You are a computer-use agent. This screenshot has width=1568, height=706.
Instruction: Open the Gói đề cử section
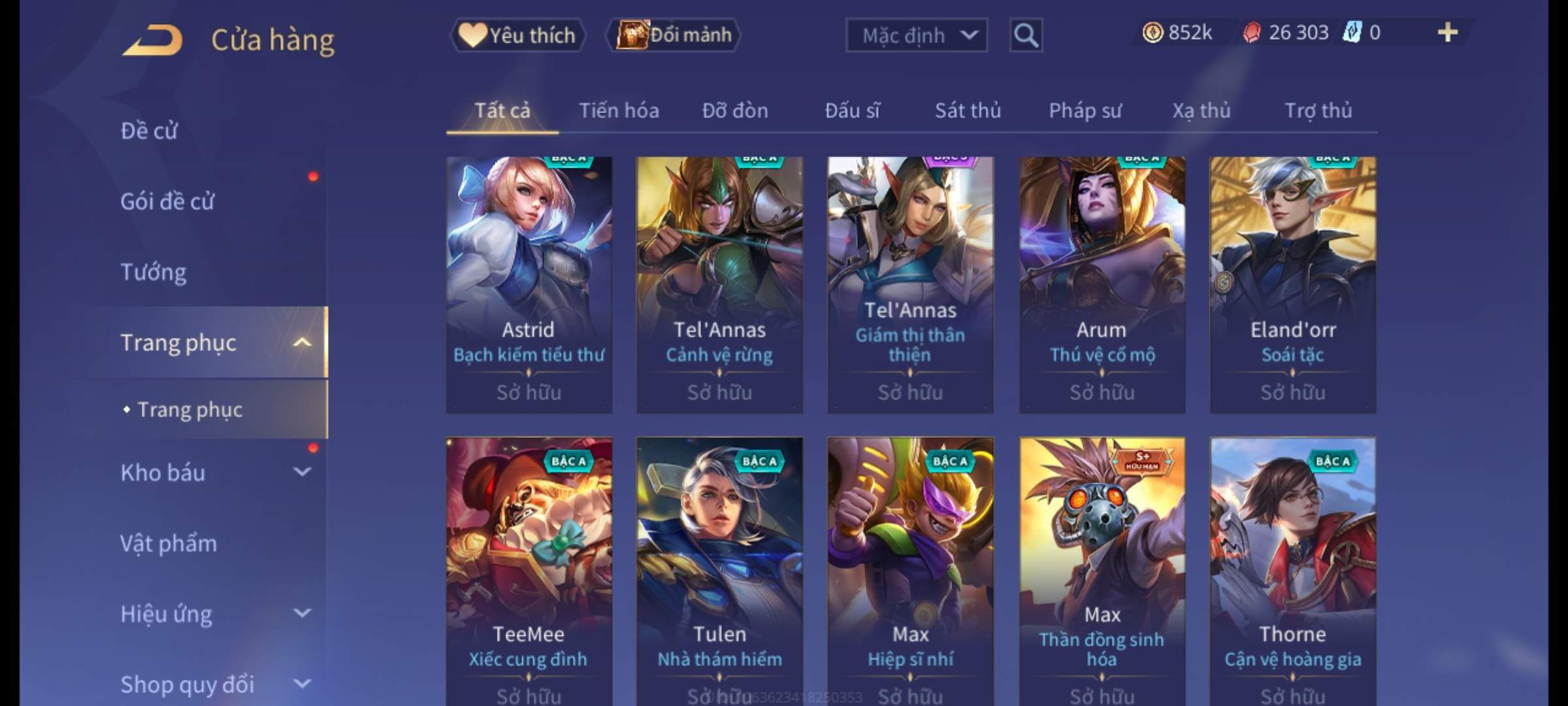tap(167, 201)
